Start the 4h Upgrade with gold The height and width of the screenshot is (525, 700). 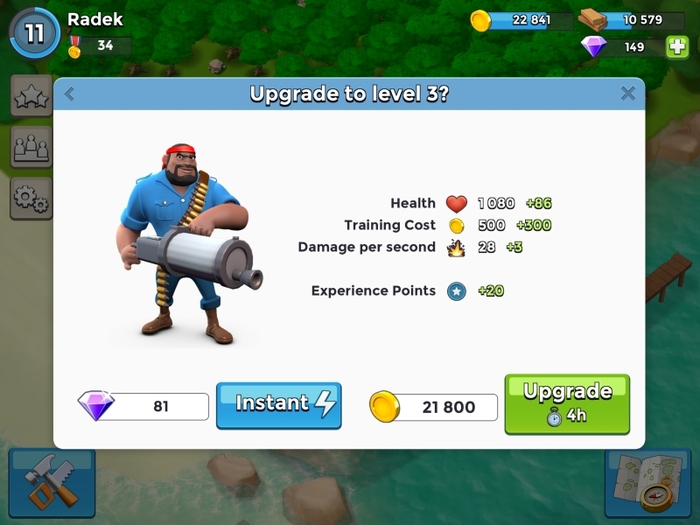(x=567, y=403)
